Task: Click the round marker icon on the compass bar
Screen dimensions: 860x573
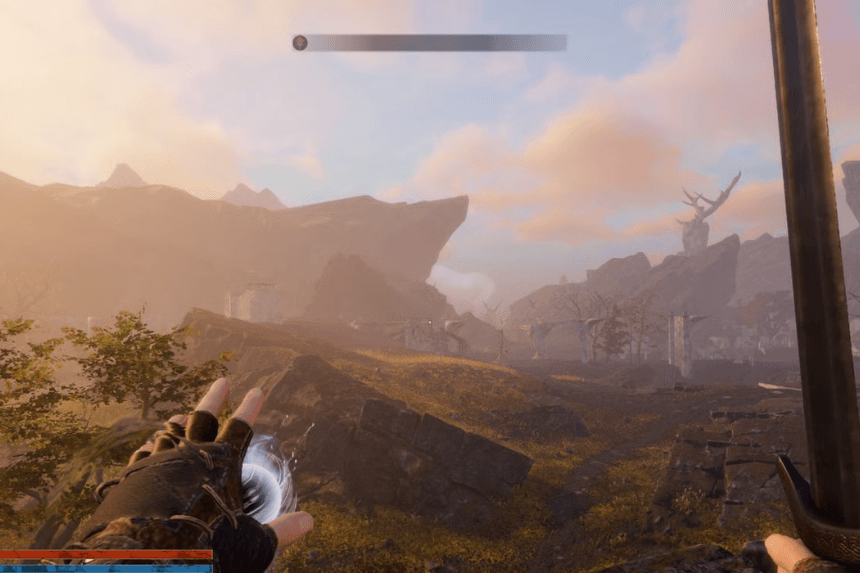Action: coord(299,42)
